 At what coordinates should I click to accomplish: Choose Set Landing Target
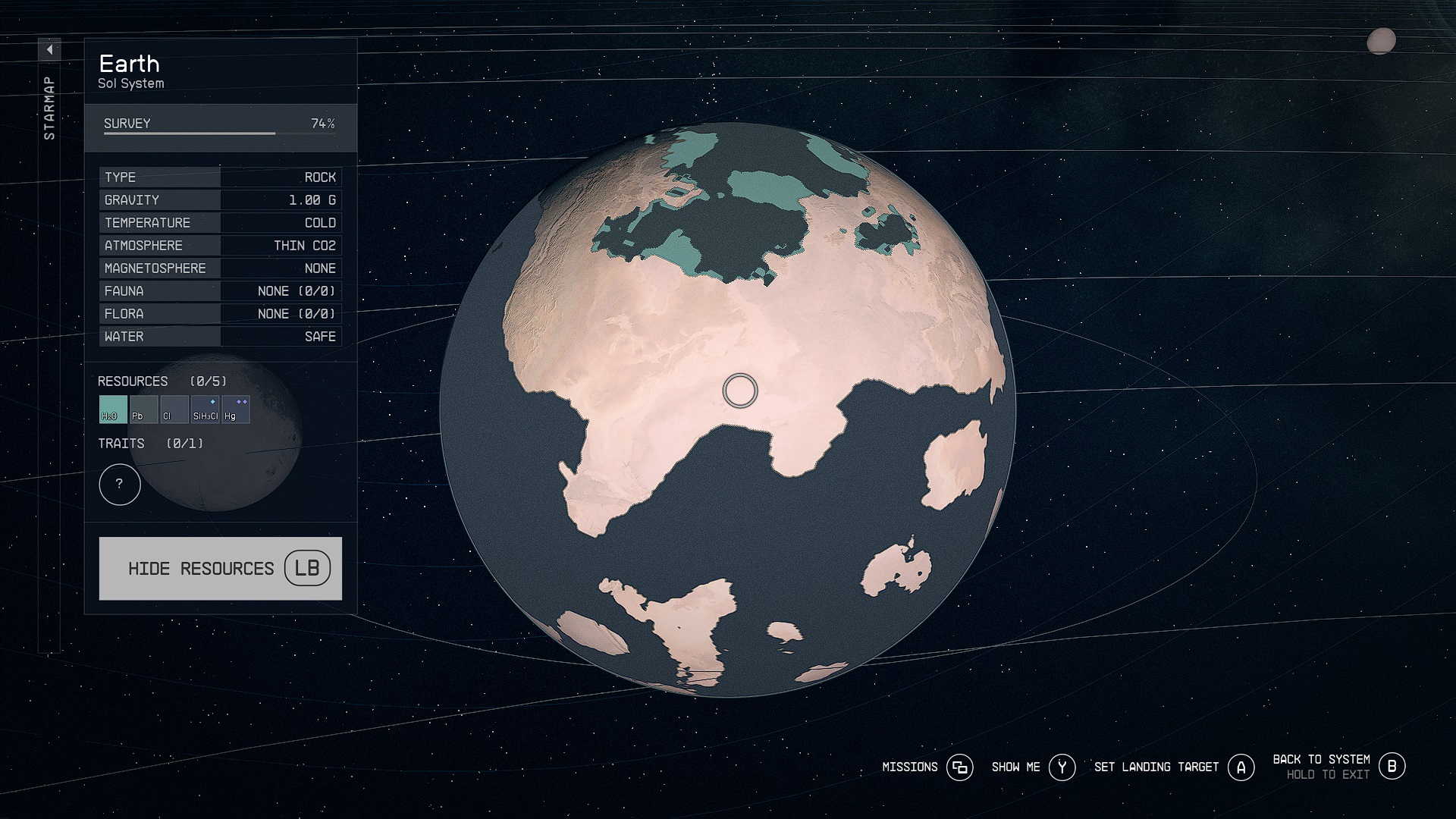1173,767
